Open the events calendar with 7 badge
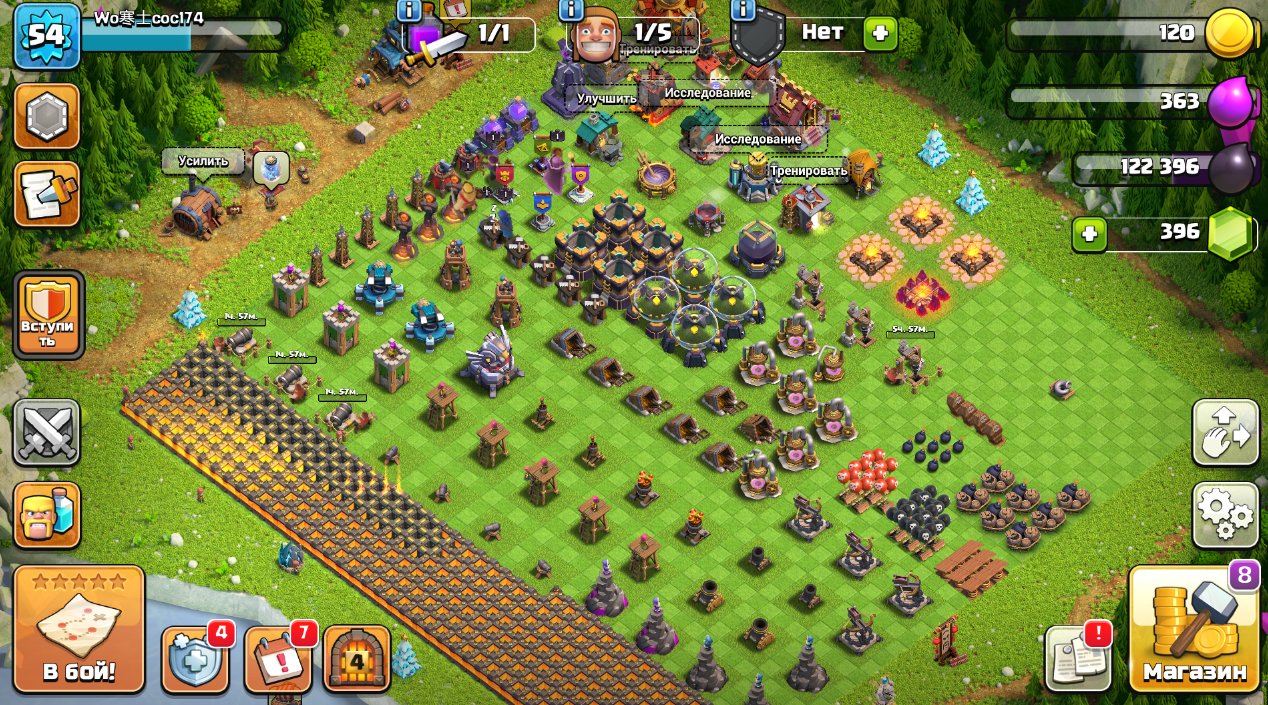The image size is (1268, 705). [x=276, y=660]
